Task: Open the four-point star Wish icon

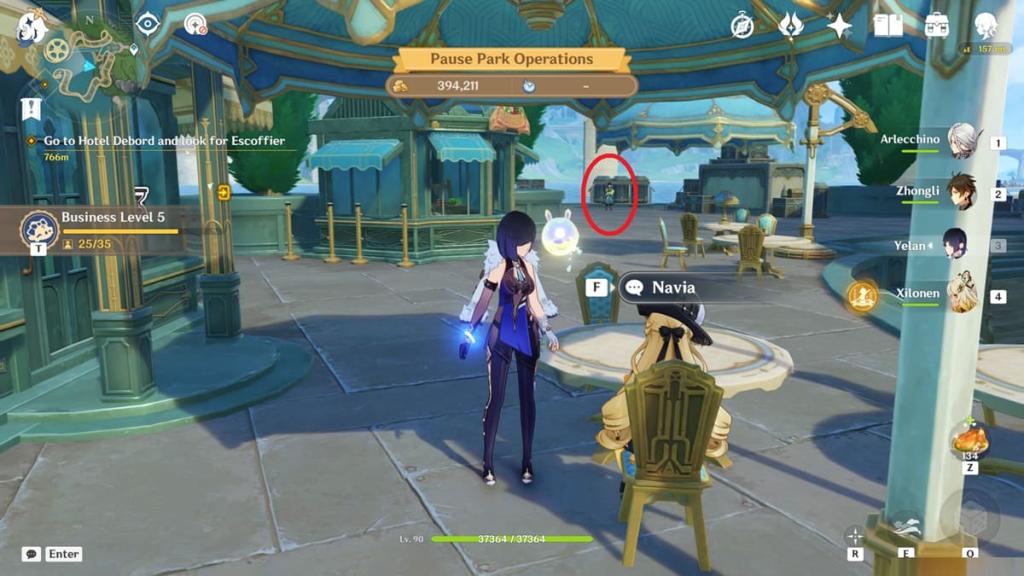Action: click(839, 26)
